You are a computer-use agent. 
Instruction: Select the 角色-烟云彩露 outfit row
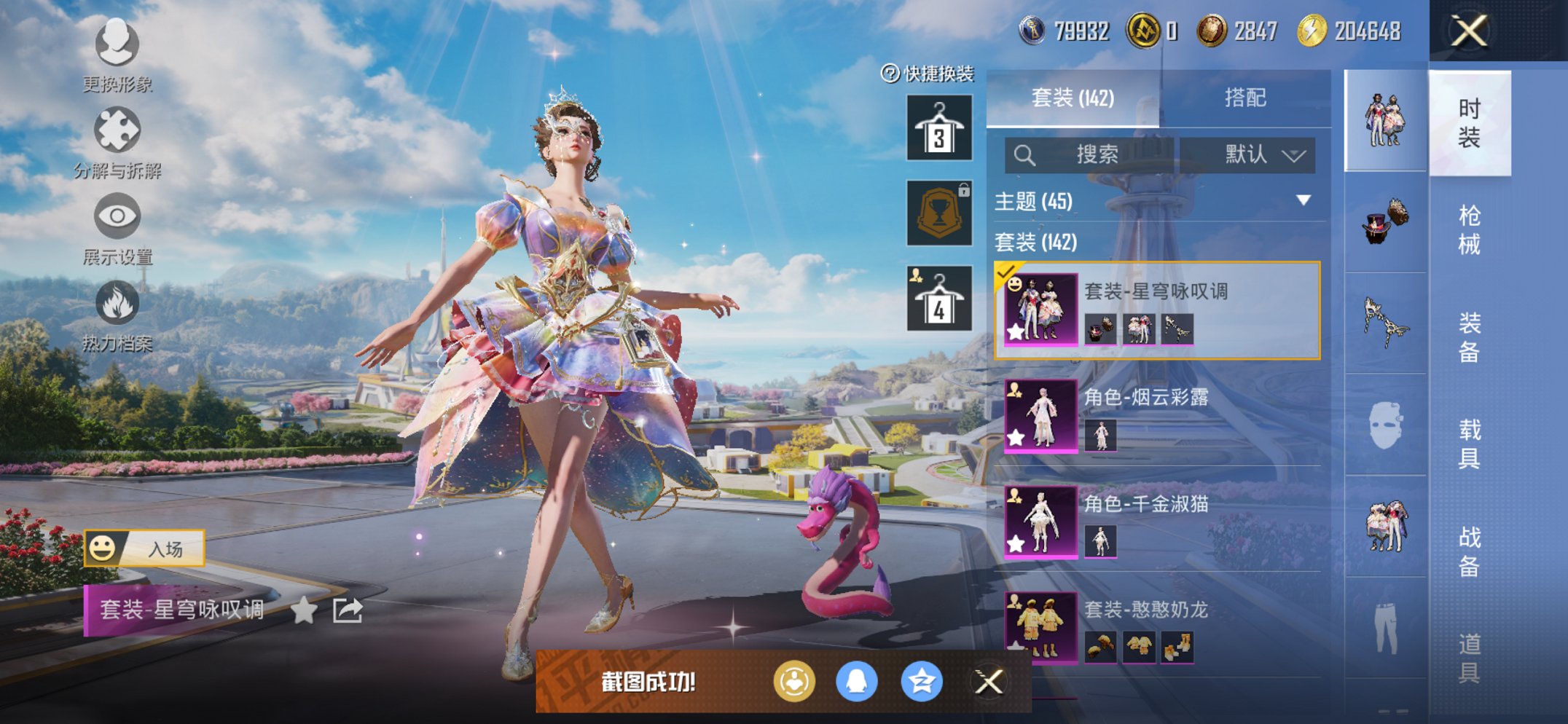click(1161, 416)
